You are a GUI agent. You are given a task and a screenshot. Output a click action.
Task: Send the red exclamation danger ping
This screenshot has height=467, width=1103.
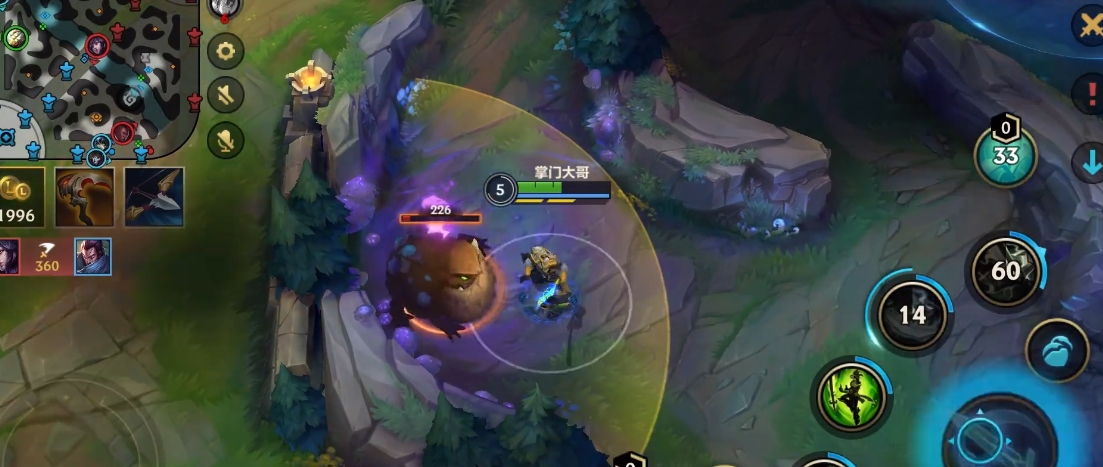[1087, 95]
